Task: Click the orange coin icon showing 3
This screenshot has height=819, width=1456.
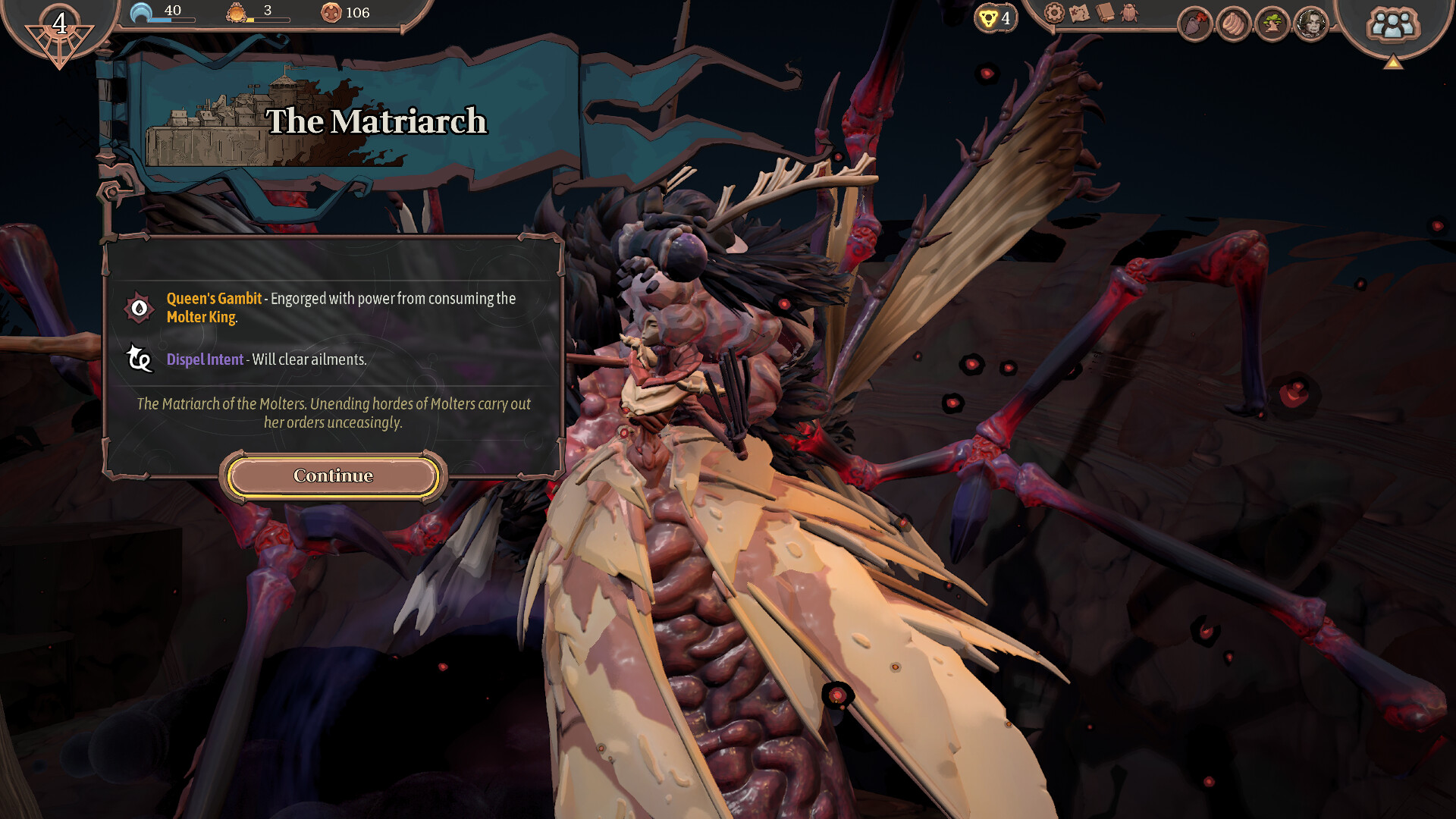Action: [236, 12]
